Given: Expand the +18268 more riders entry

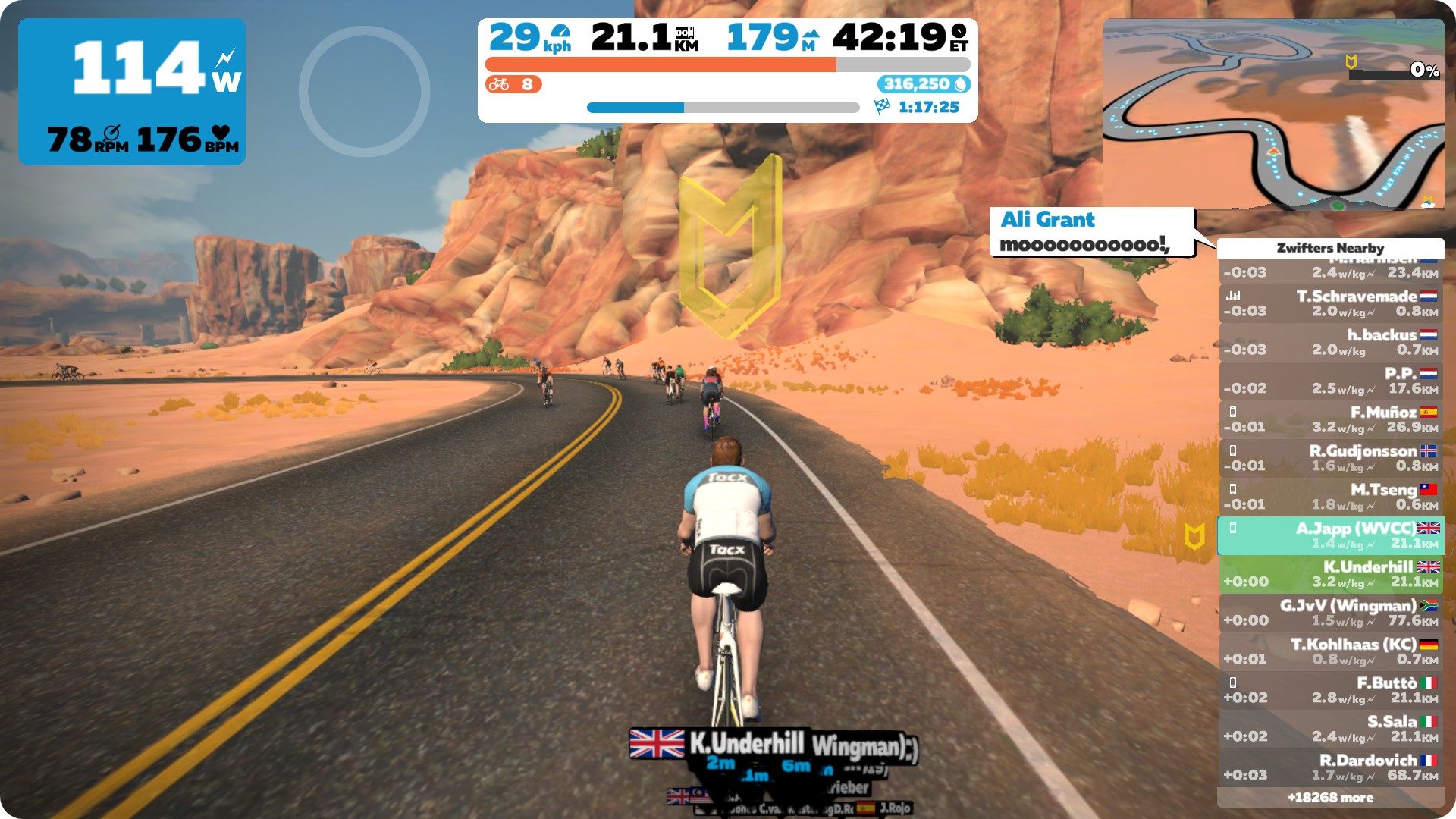Looking at the screenshot, I should pos(1330,798).
